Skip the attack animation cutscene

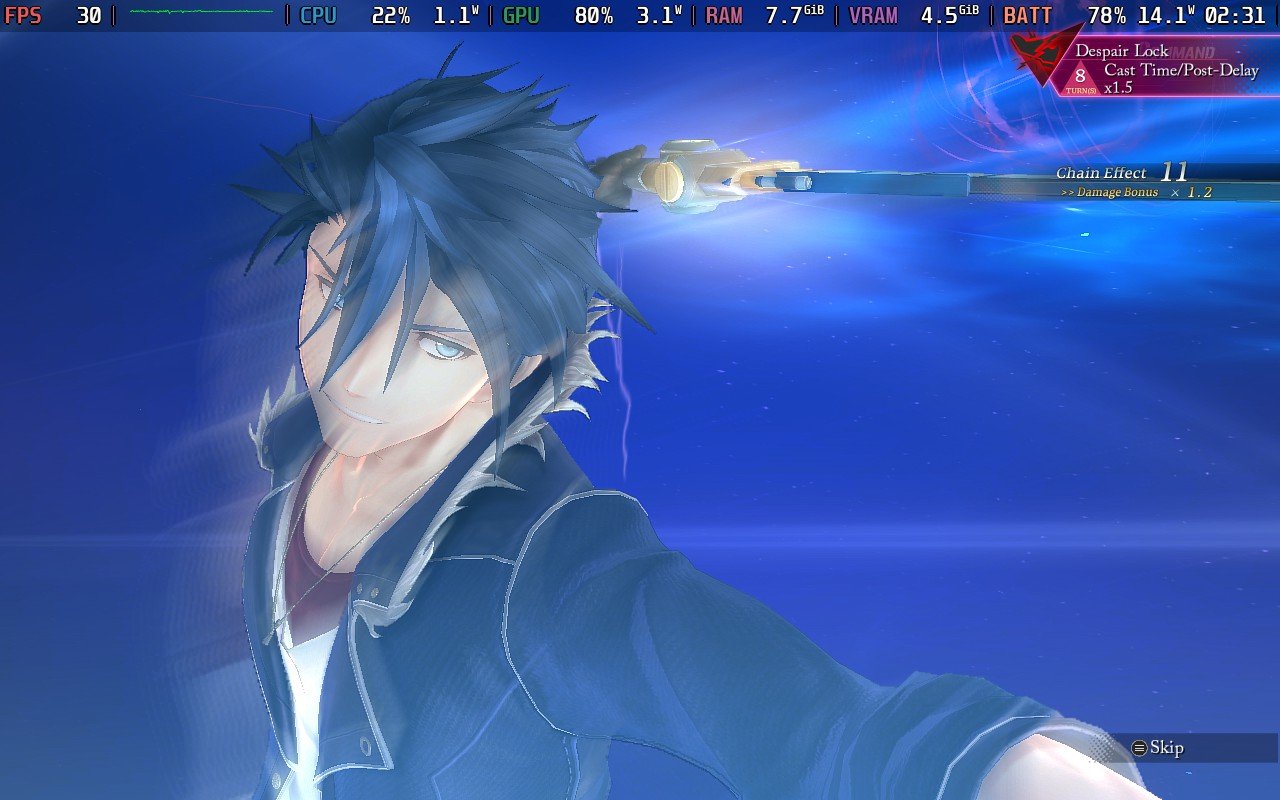1158,748
